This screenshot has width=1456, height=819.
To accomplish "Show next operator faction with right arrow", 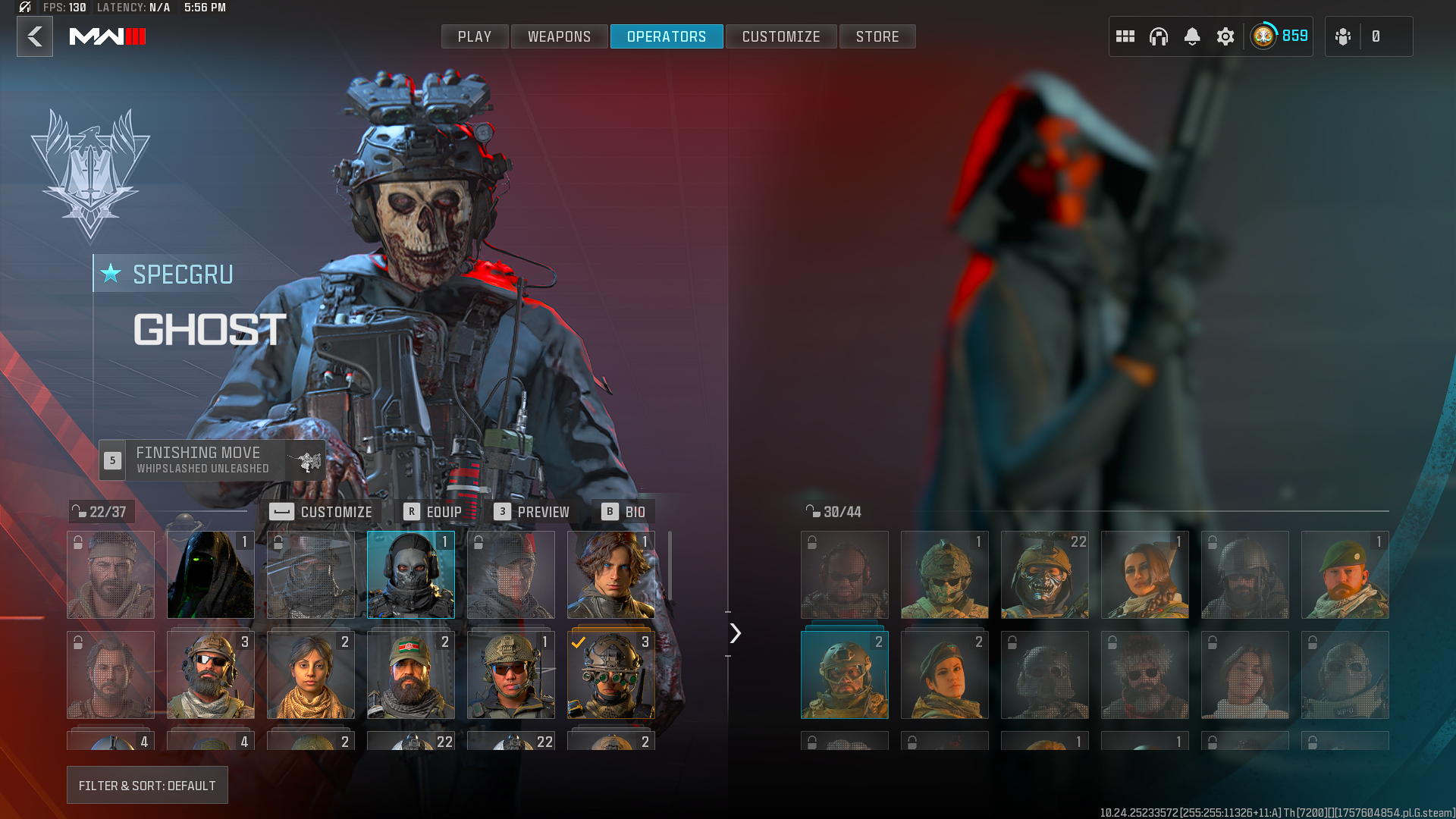I will 735,633.
